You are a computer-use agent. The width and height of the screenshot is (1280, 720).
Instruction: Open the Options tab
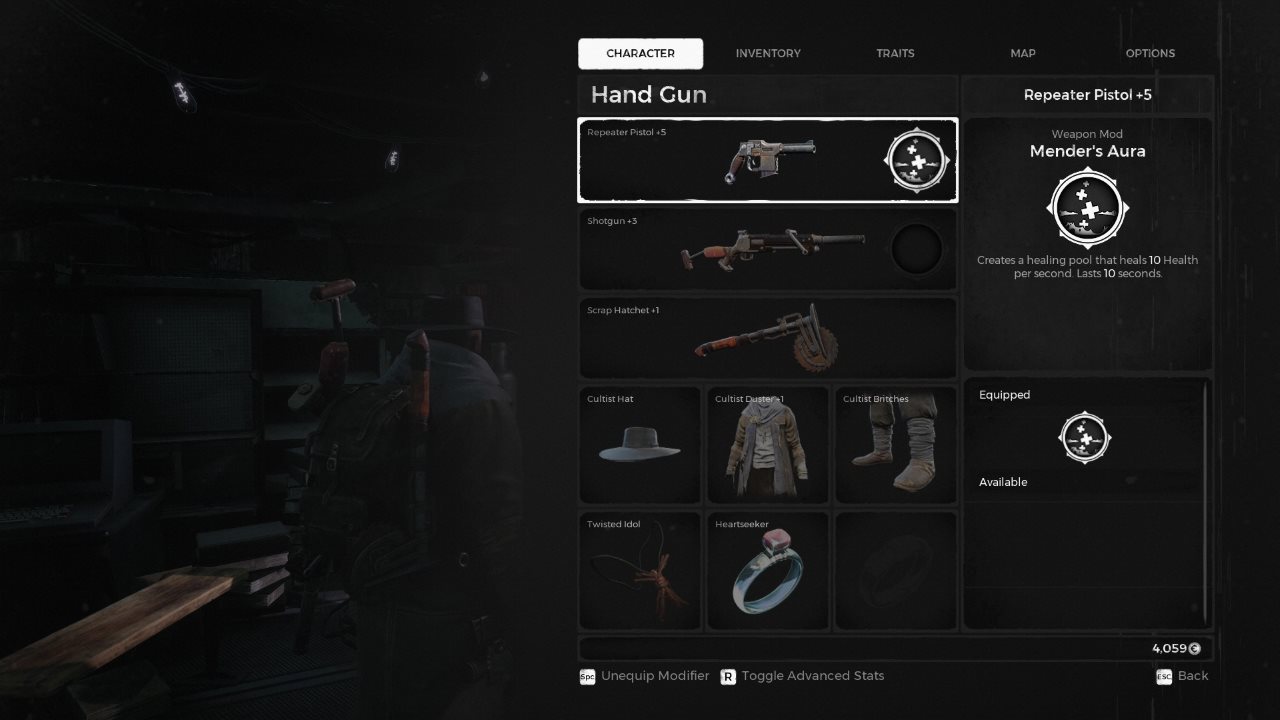[1150, 53]
